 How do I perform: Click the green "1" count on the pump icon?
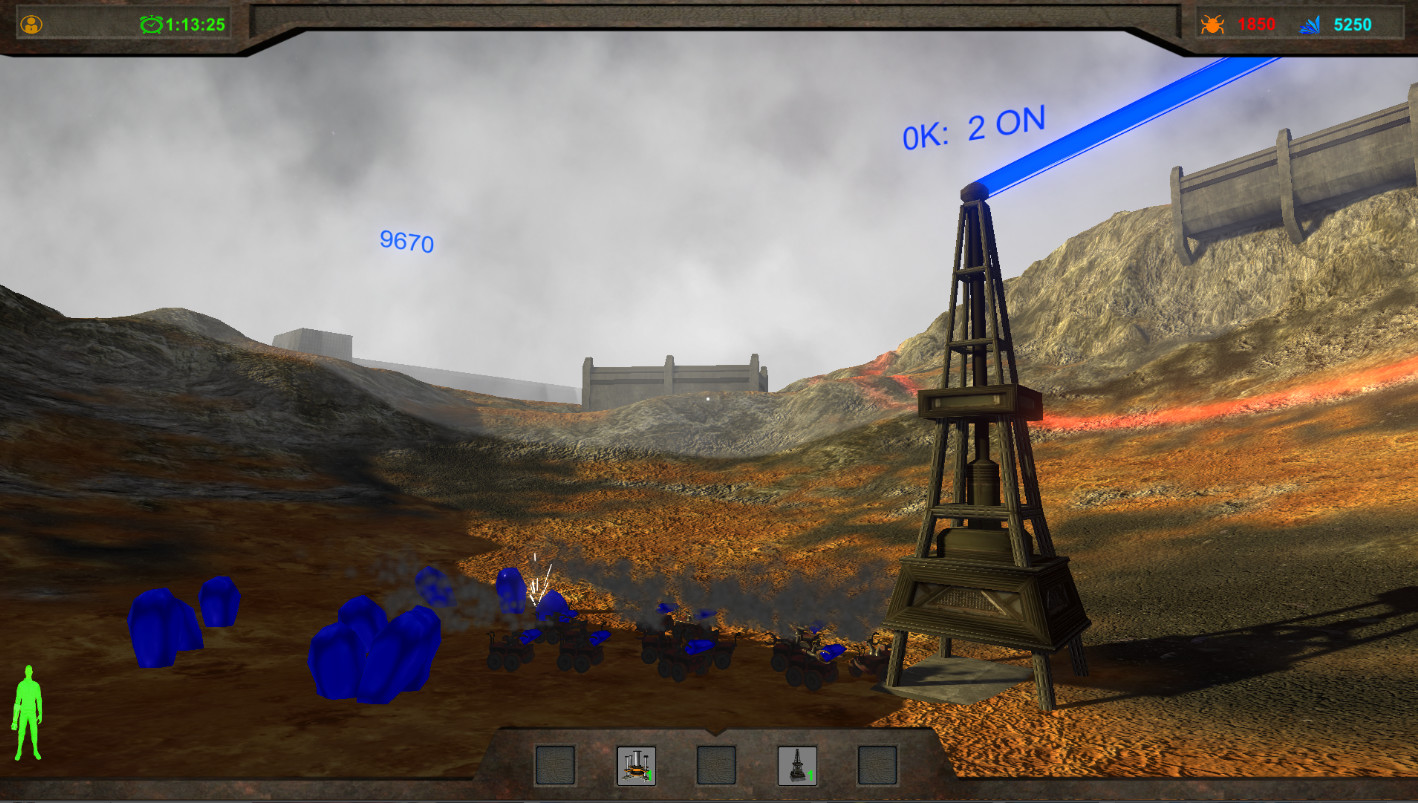coord(650,775)
